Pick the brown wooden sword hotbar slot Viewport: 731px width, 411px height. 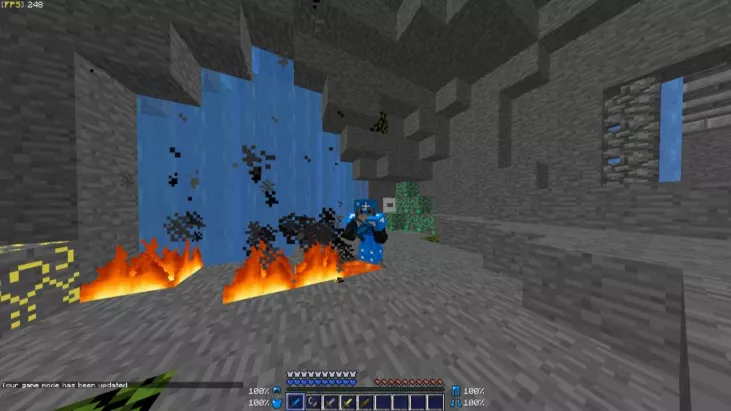pyautogui.click(x=363, y=403)
